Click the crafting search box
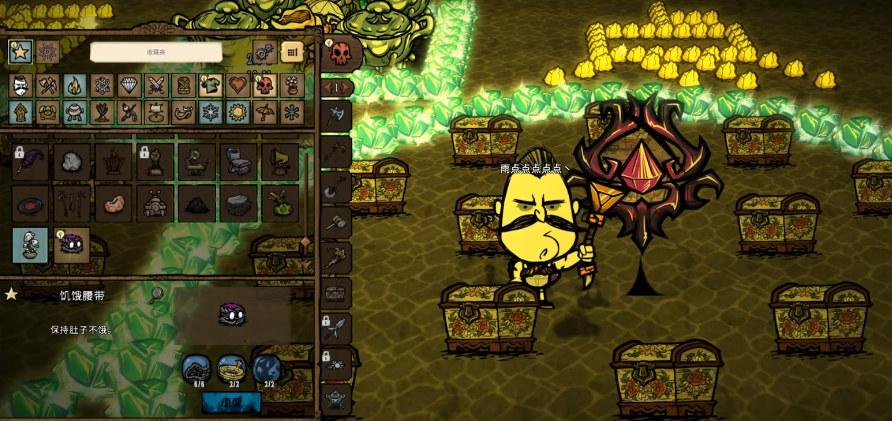This screenshot has height=421, width=892. (x=156, y=52)
